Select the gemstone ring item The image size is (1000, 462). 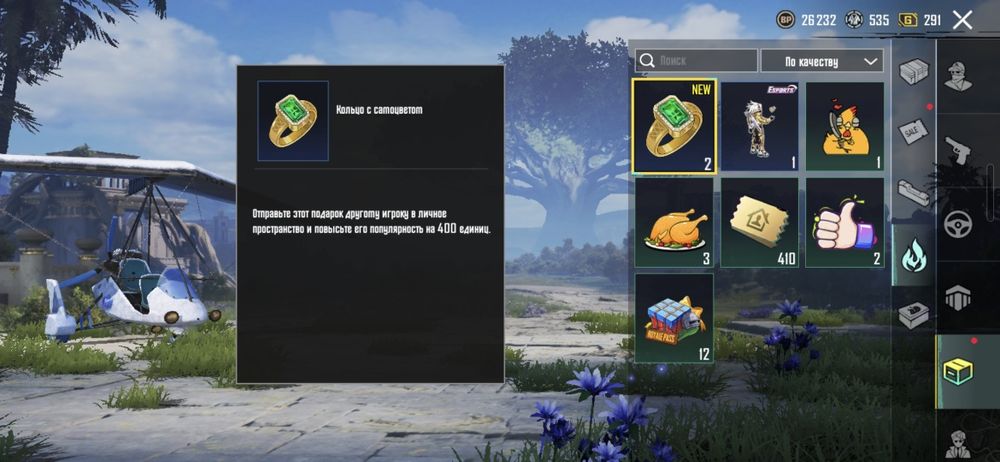click(x=674, y=126)
